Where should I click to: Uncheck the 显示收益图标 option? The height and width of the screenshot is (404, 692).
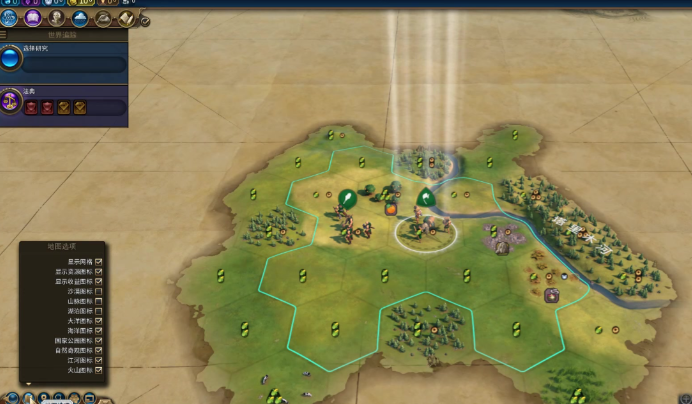coord(99,281)
